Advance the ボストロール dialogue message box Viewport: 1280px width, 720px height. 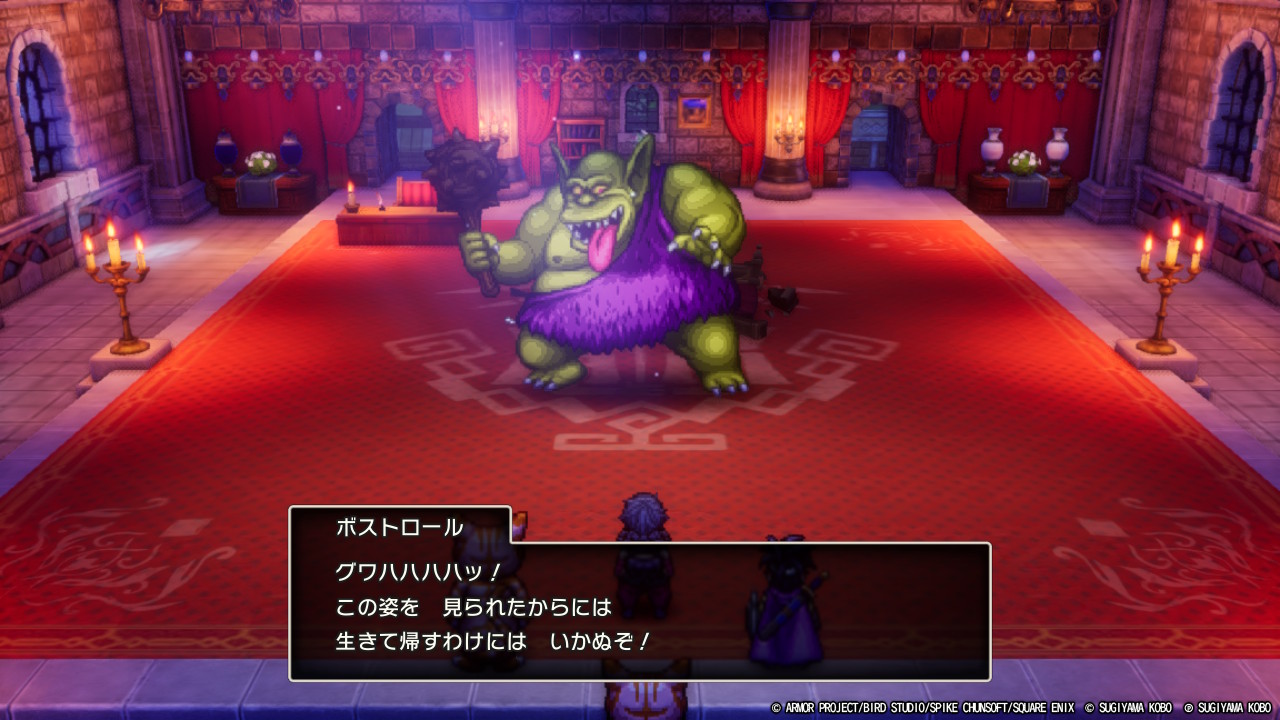(x=640, y=611)
